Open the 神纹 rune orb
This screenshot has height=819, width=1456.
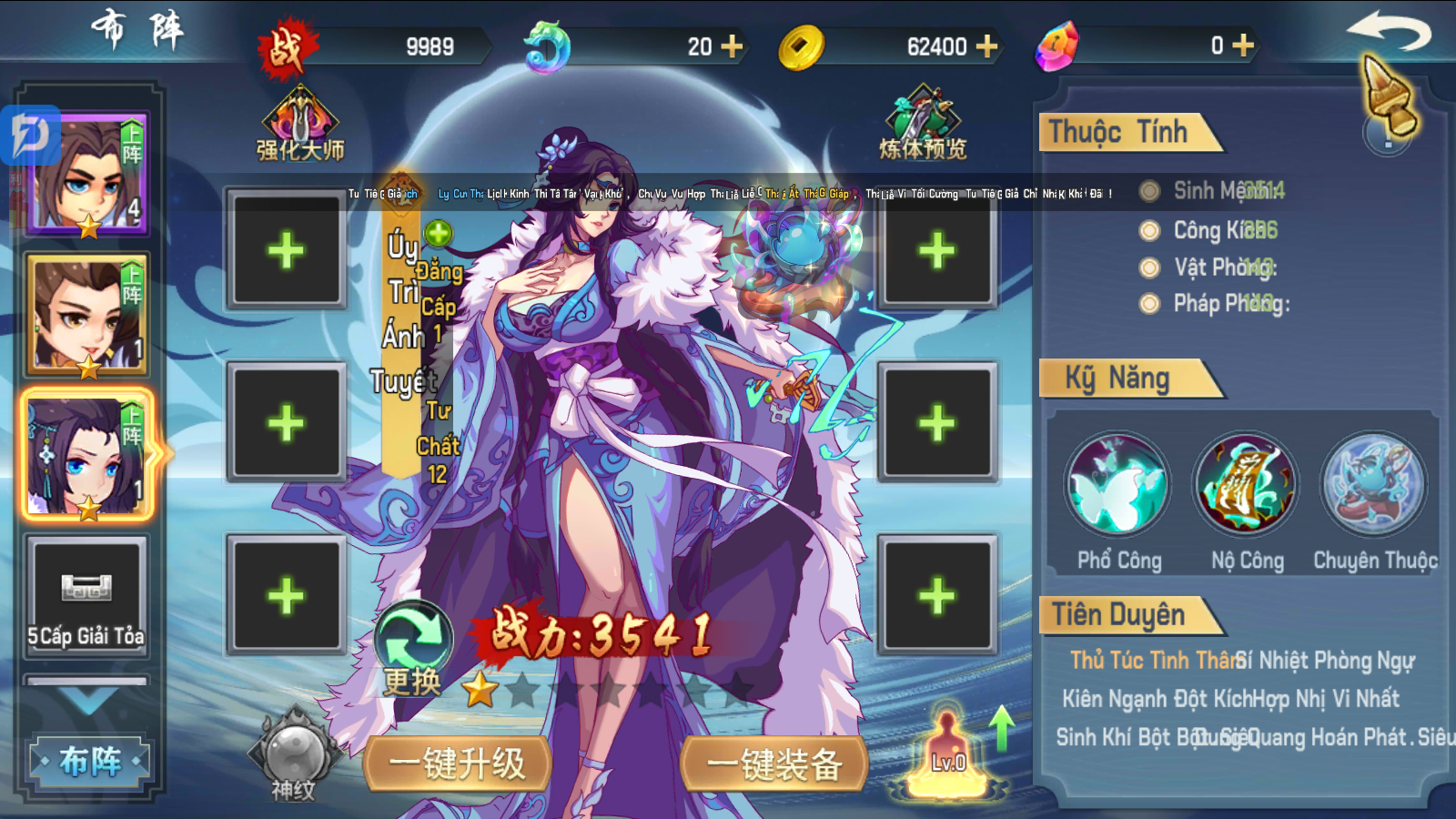coord(294,757)
